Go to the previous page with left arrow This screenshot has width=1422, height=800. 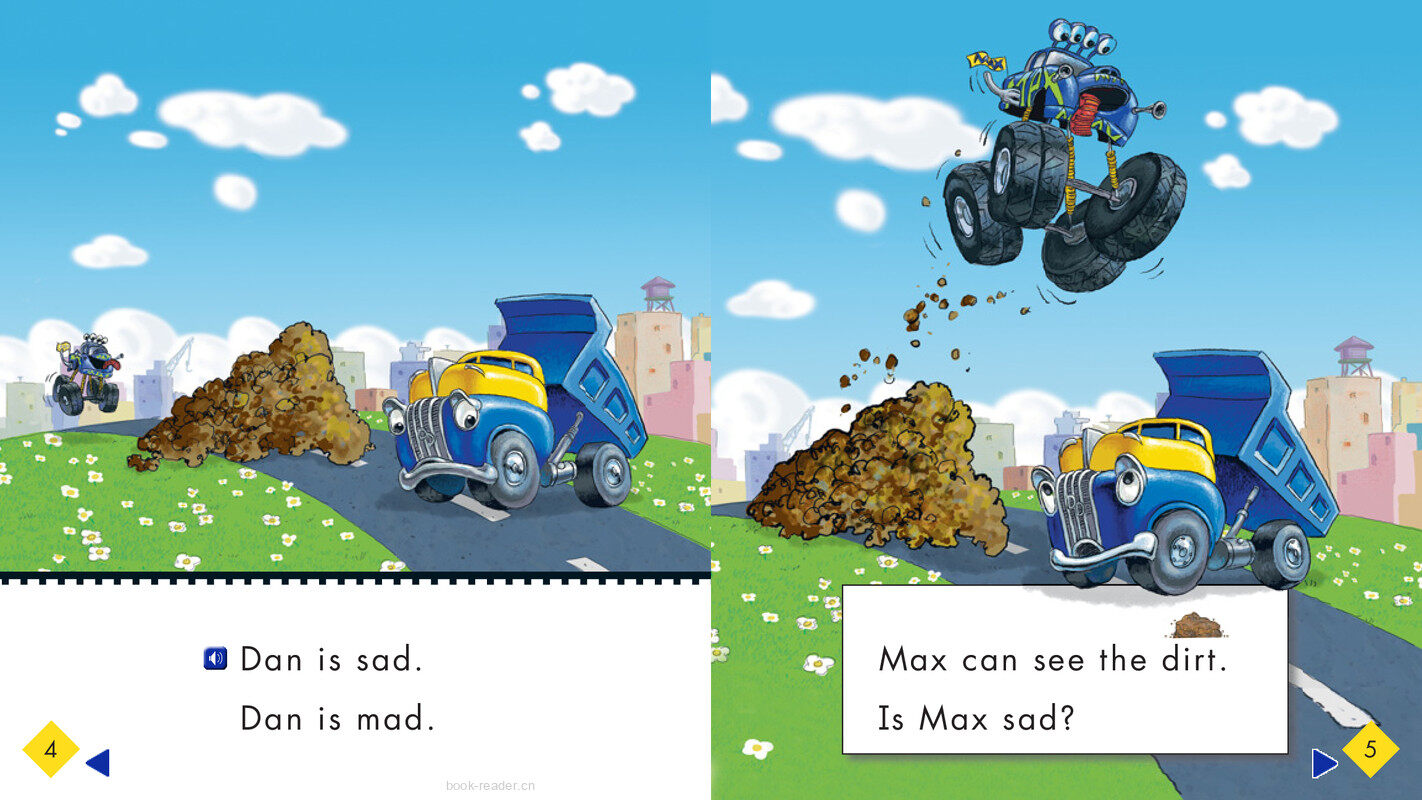[x=98, y=763]
